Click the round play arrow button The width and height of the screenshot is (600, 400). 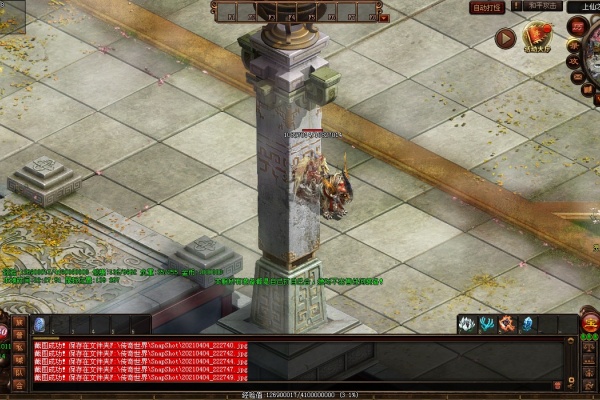coord(506,38)
